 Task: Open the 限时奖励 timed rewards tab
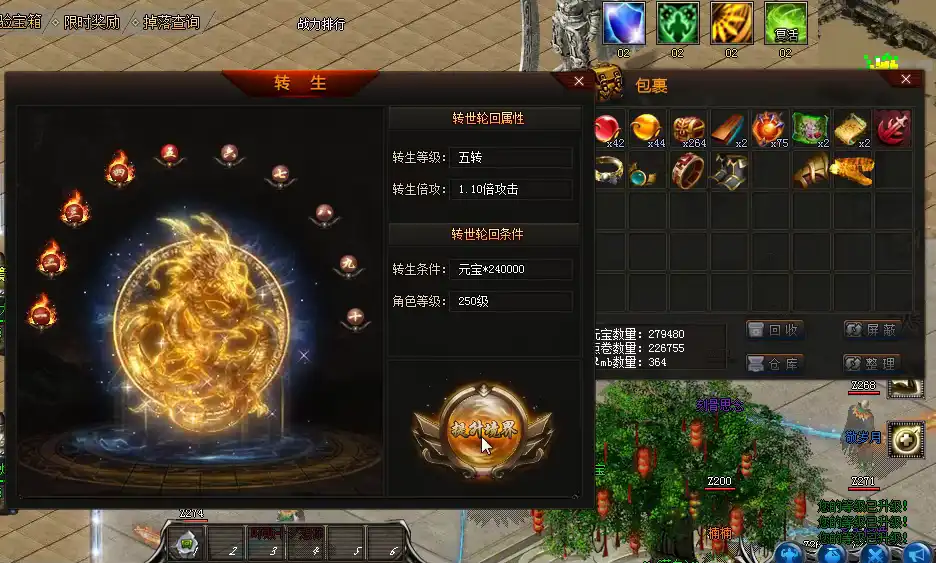(93, 22)
